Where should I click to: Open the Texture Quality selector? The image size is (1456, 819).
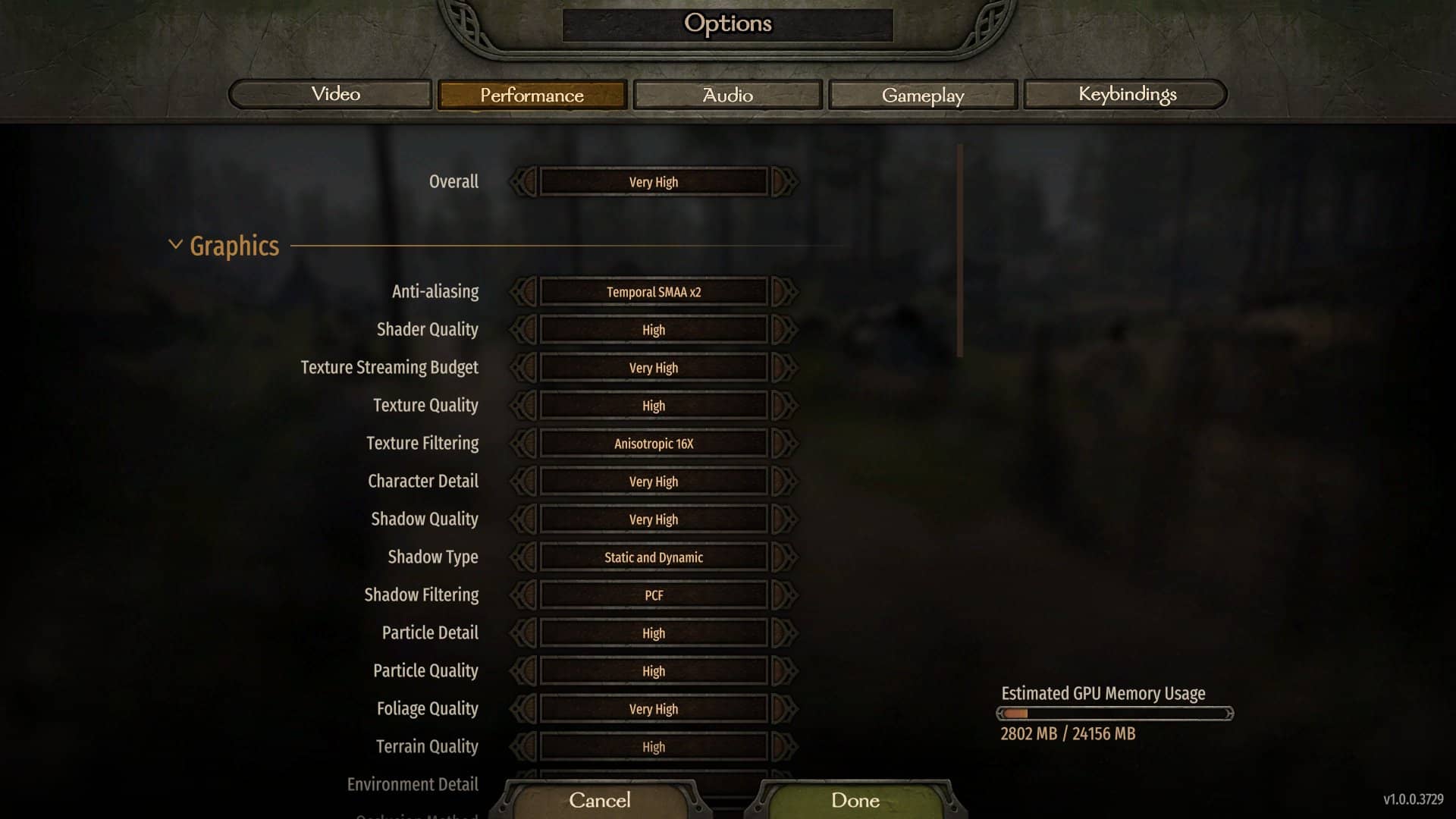pos(652,405)
